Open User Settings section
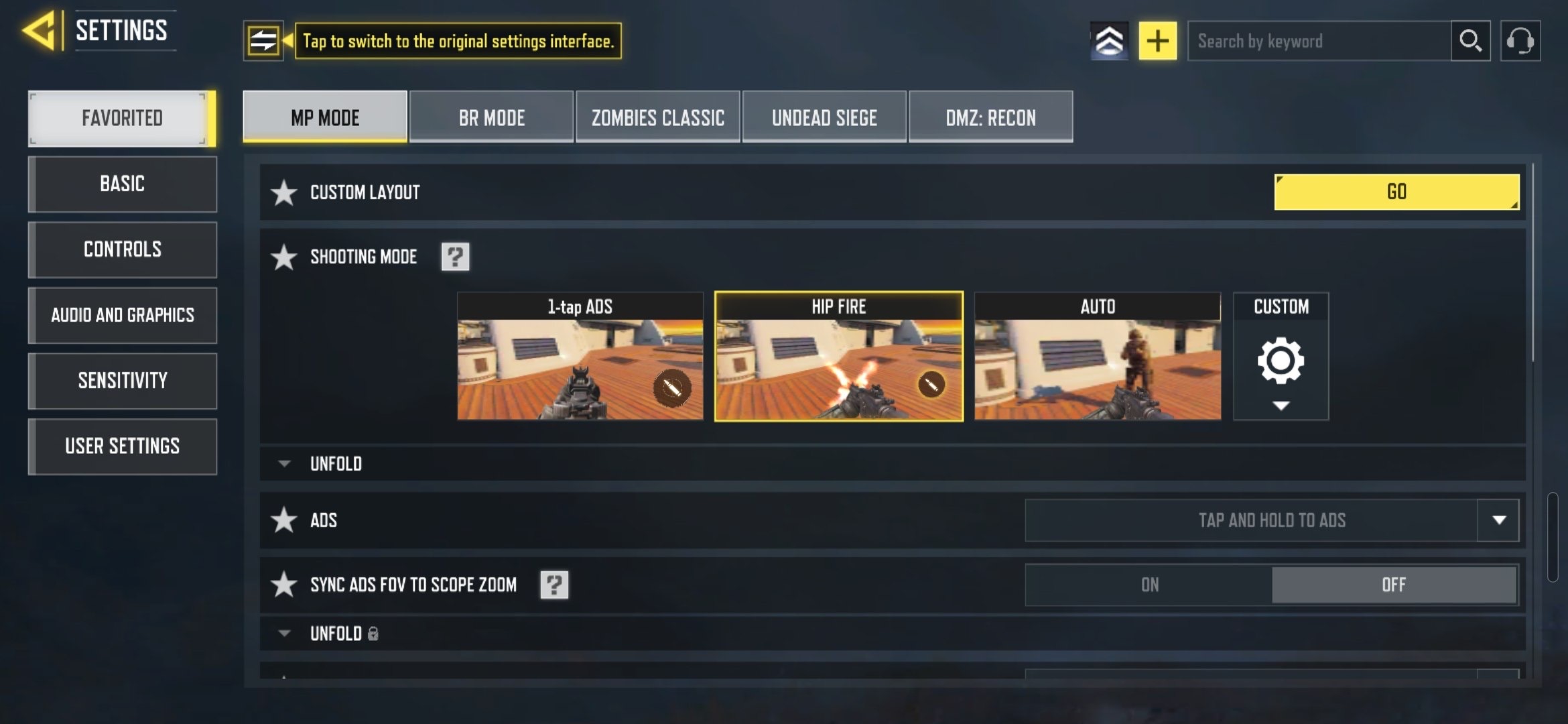 [123, 446]
